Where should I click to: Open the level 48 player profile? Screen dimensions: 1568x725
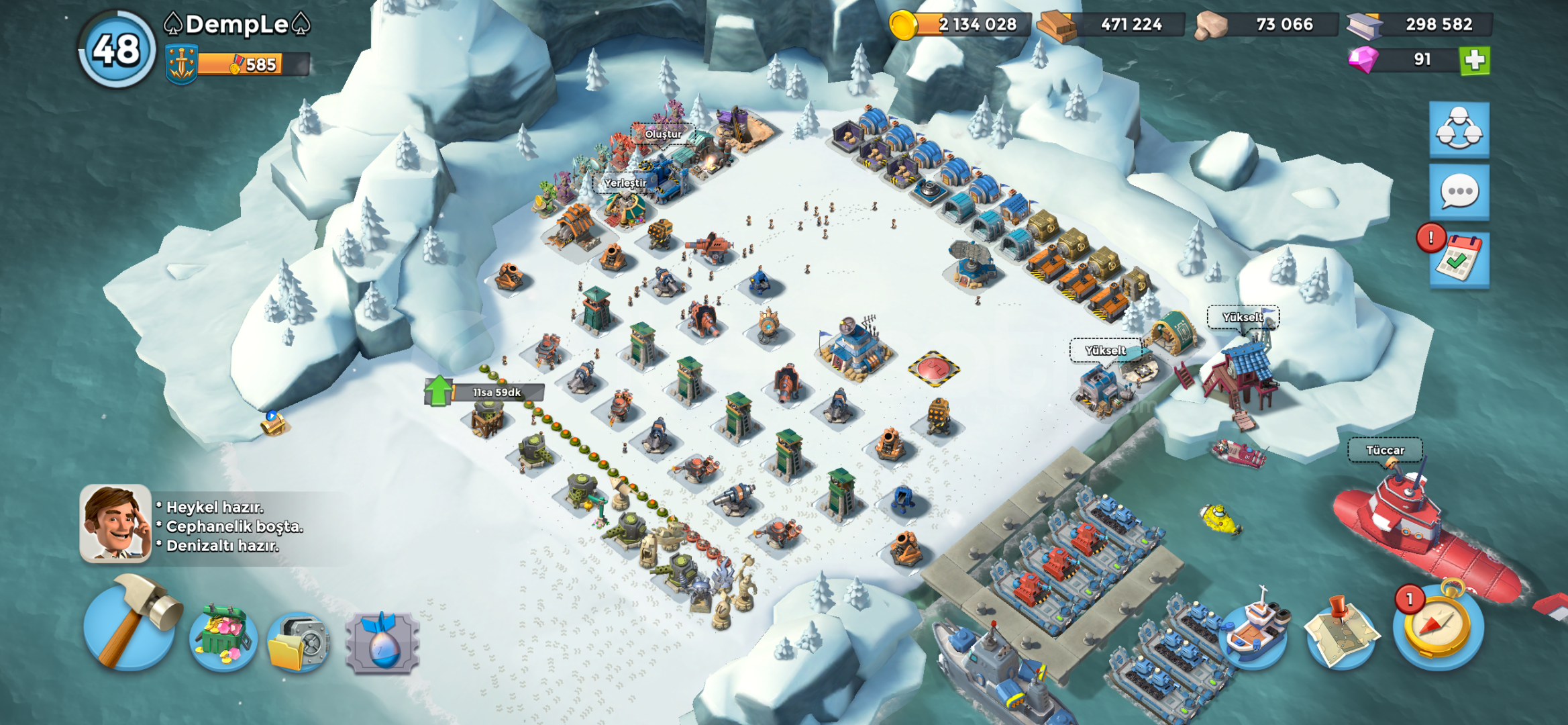point(117,50)
